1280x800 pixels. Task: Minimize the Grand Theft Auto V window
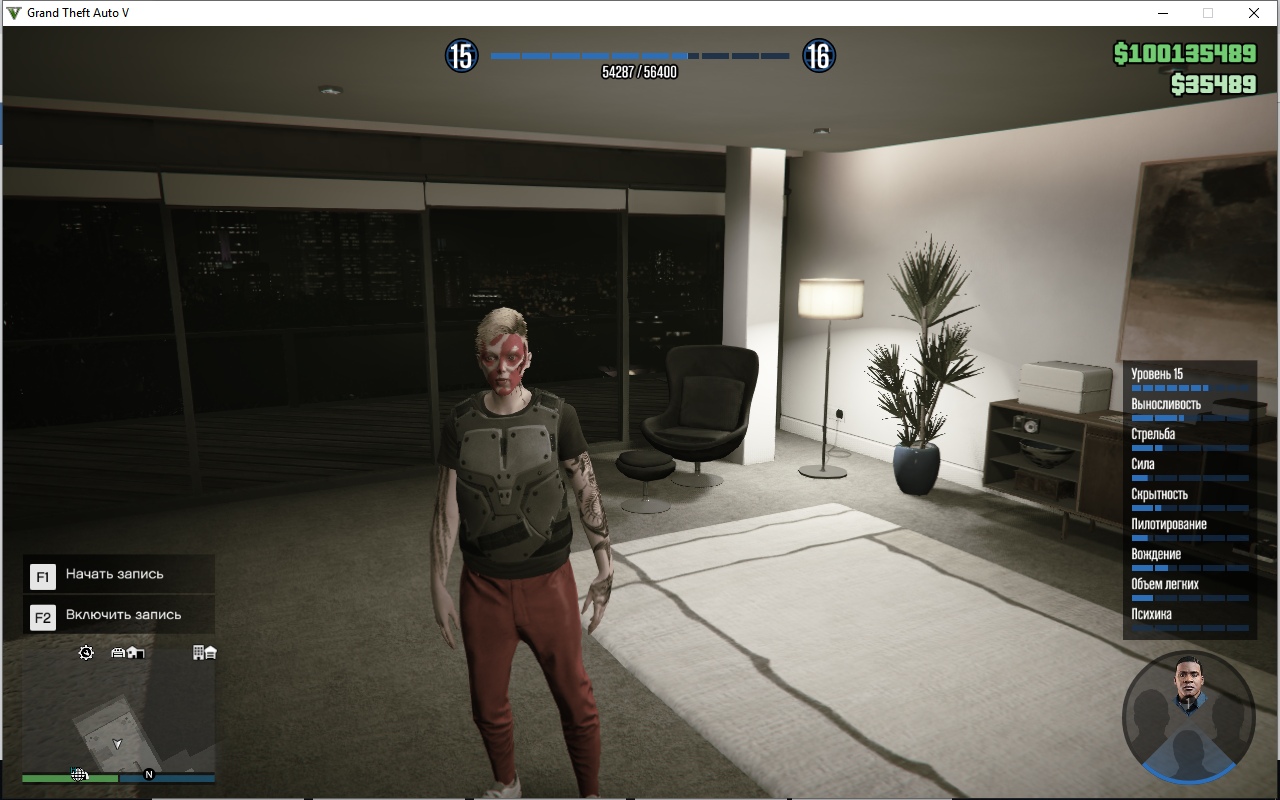1163,13
